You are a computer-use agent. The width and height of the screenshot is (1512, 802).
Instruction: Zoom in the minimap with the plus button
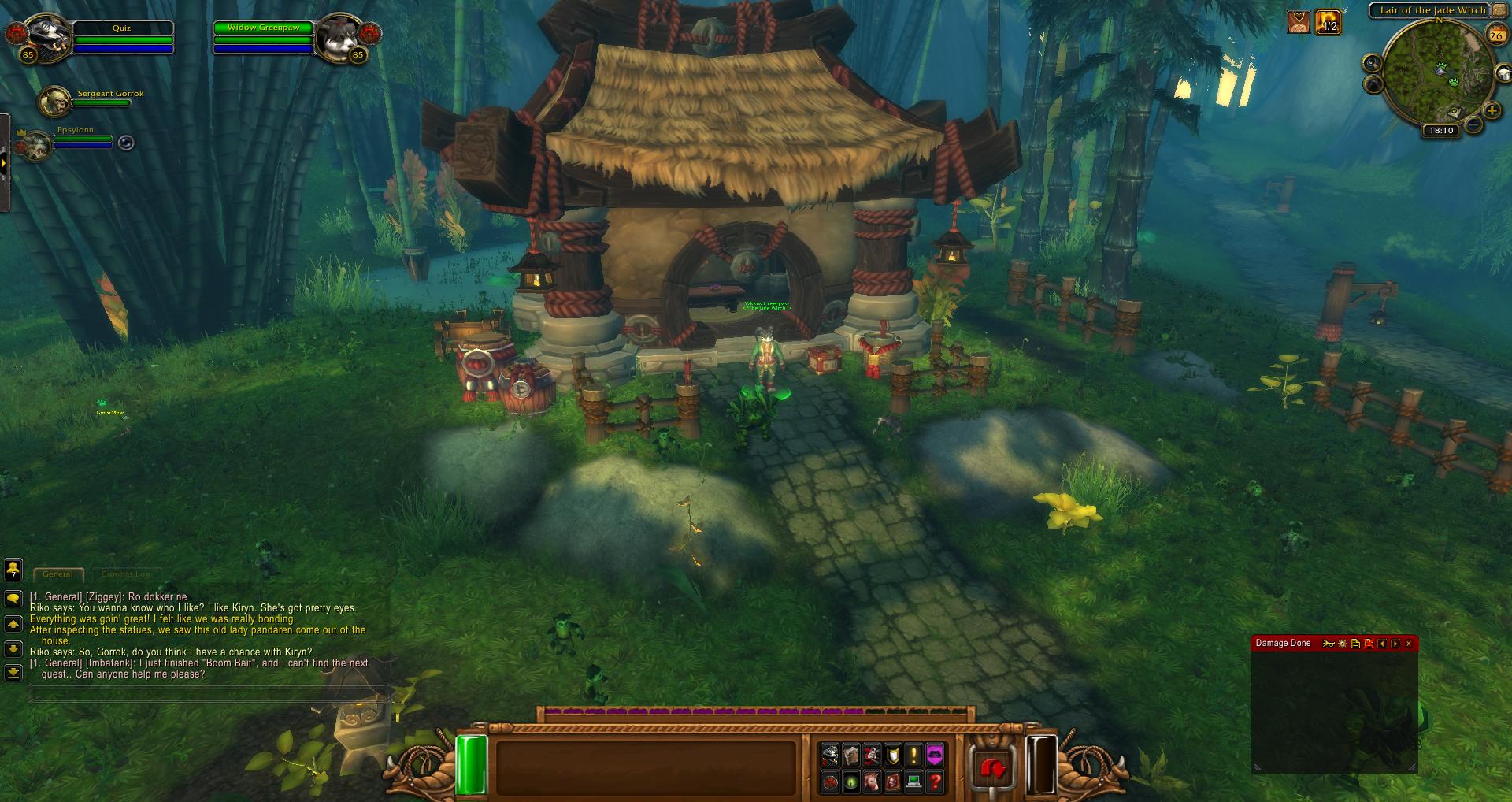(x=1492, y=111)
